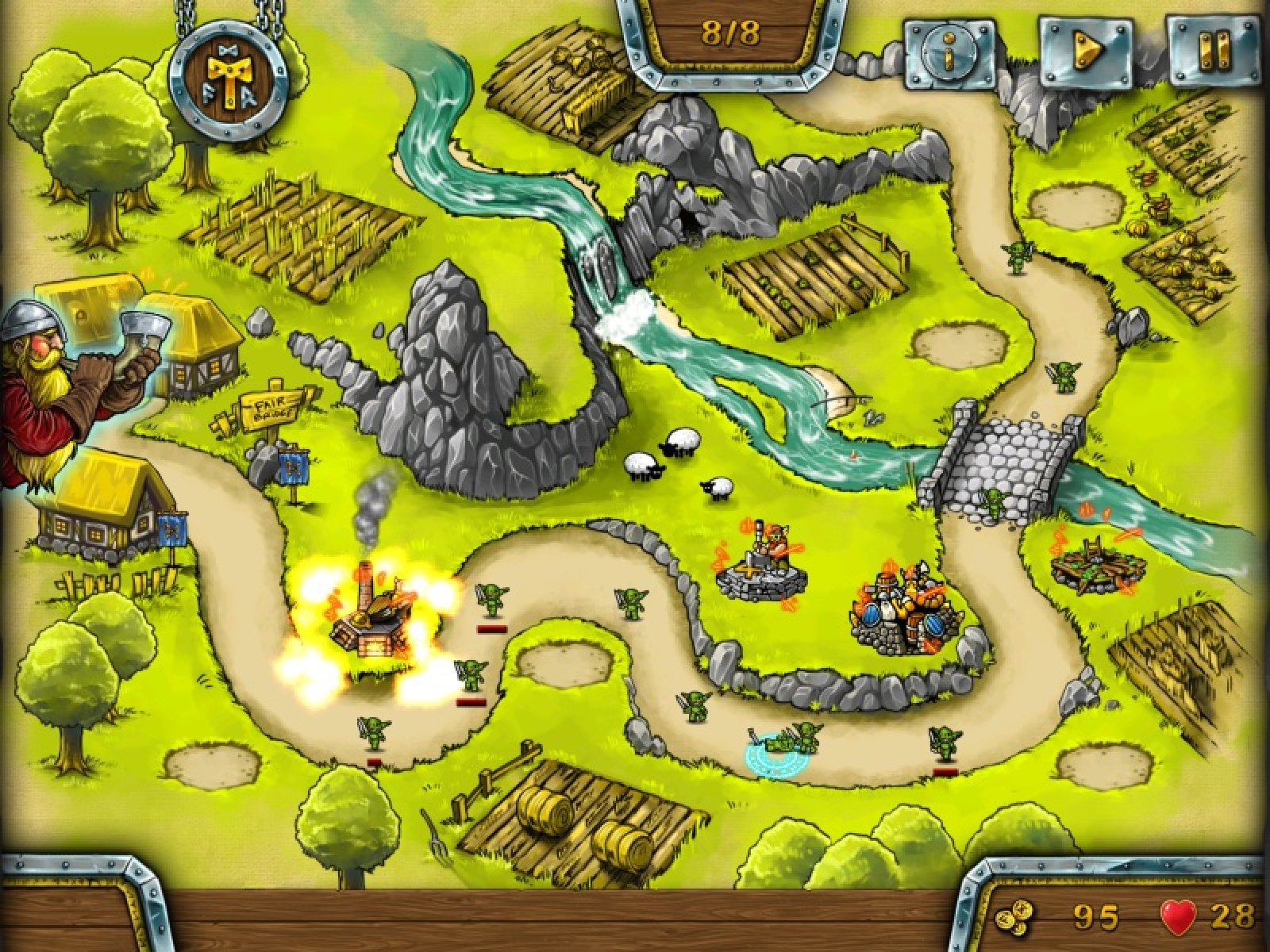
Task: Click the dwarf blowing the horn
Action: click(67, 381)
